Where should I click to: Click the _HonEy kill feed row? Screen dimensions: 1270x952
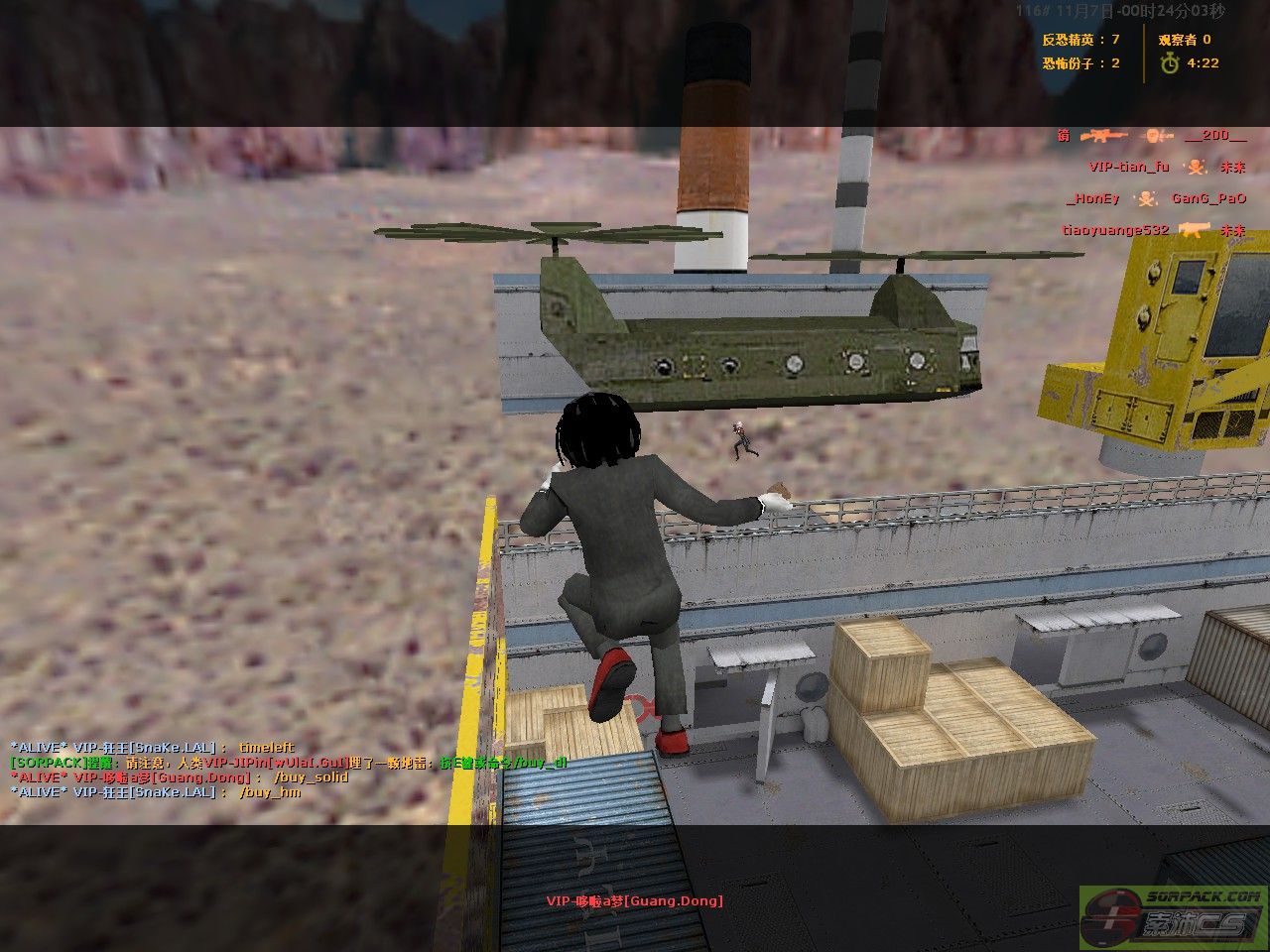[1156, 198]
